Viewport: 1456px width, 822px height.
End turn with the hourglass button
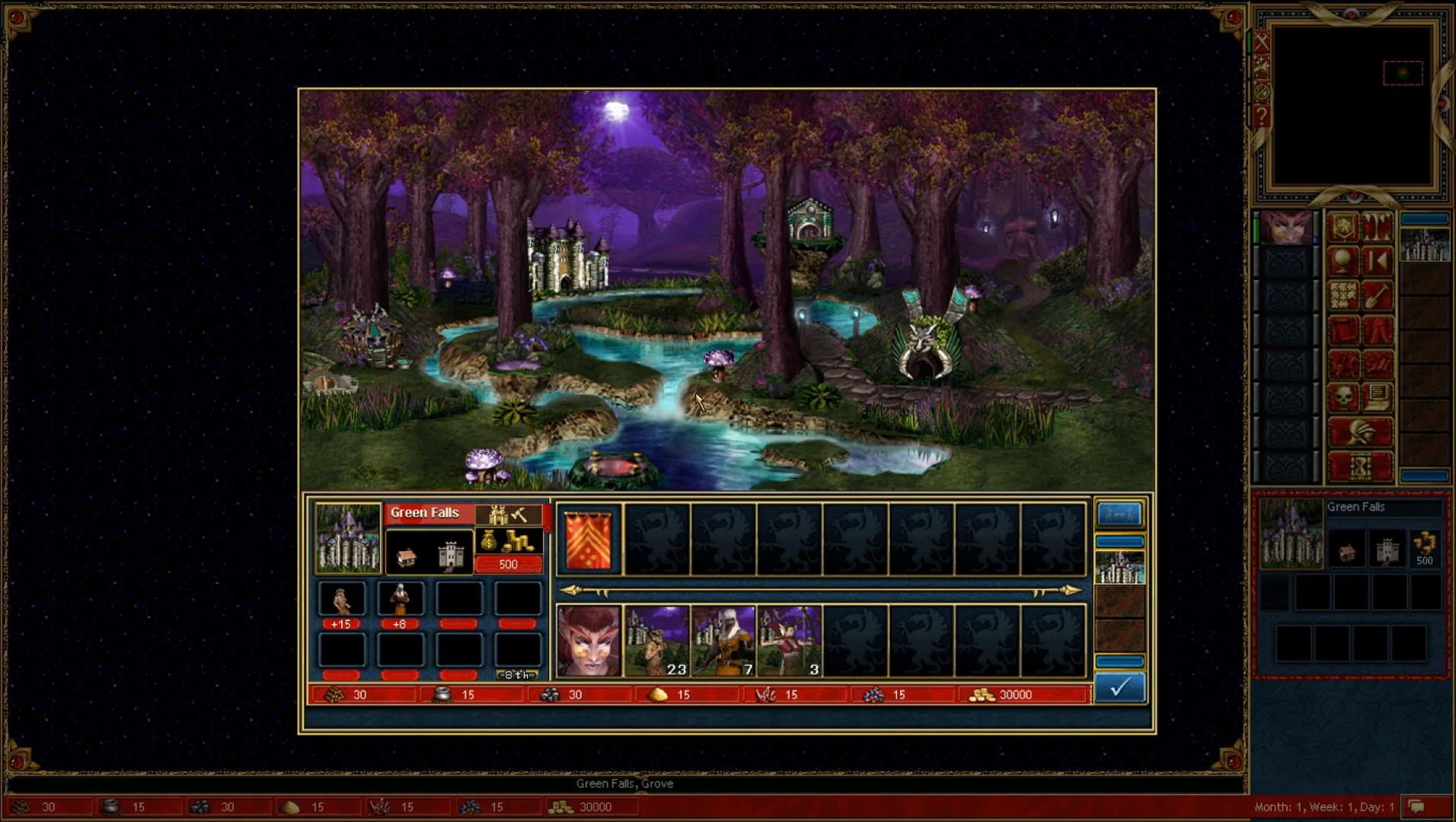tap(1360, 467)
